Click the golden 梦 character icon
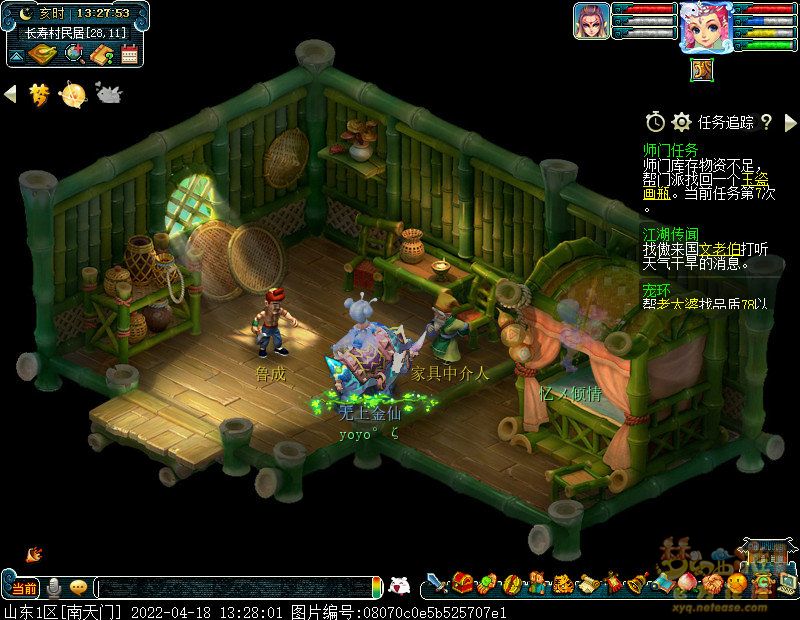The image size is (800, 620). (x=40, y=94)
